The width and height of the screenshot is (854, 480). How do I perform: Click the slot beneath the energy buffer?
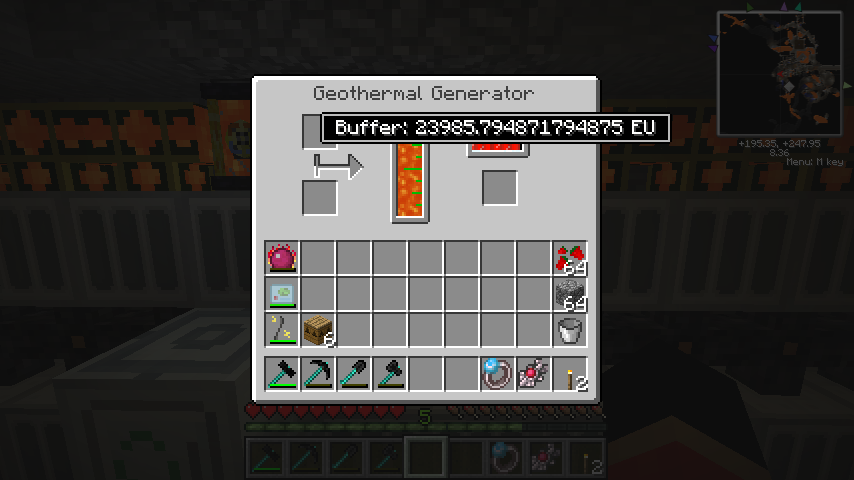(x=499, y=188)
